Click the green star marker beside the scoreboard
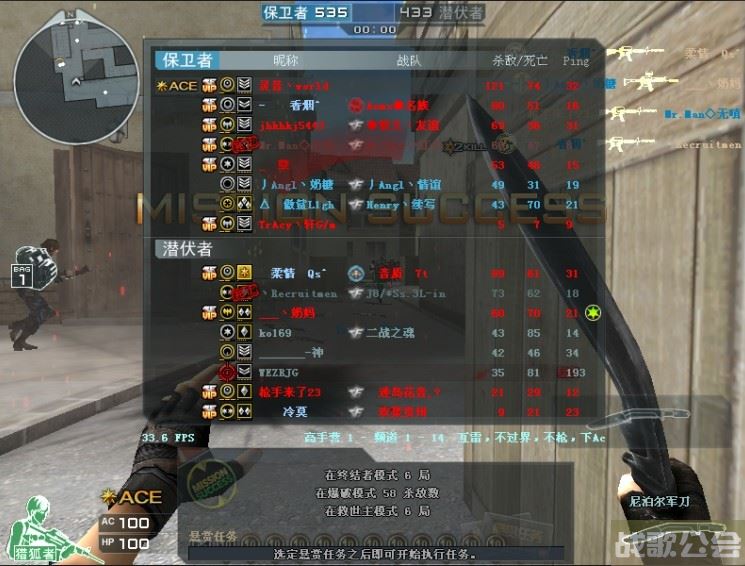The image size is (745, 566). (x=593, y=313)
